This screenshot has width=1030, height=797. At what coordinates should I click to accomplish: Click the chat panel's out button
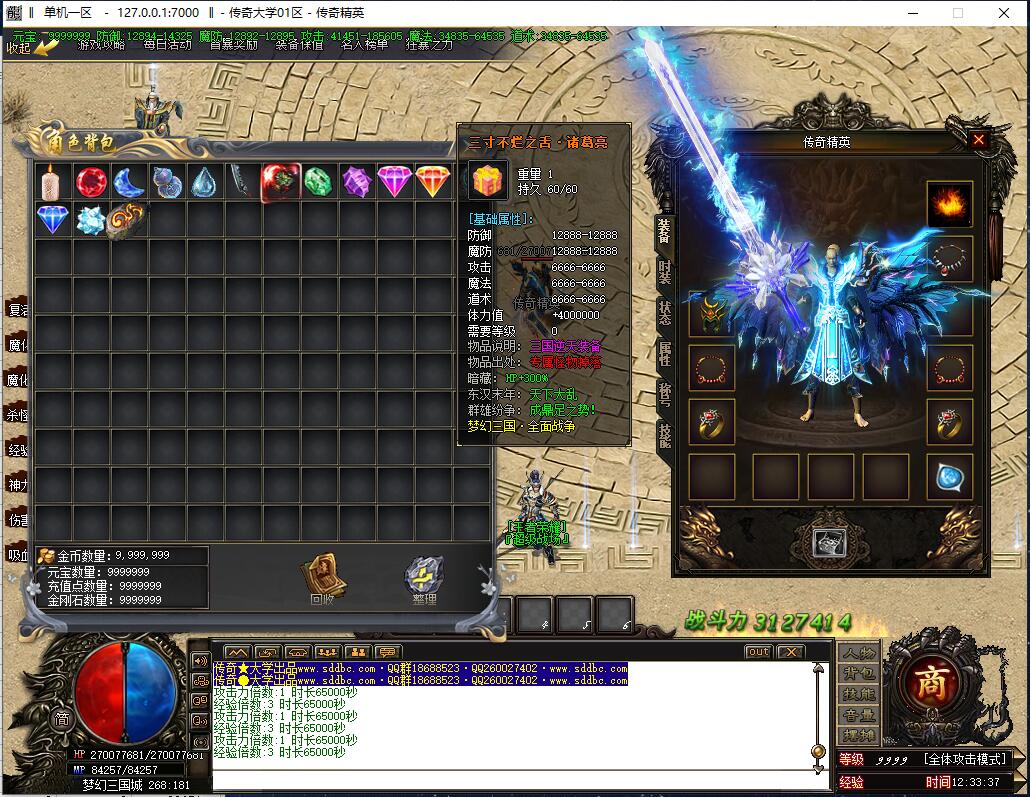(759, 652)
